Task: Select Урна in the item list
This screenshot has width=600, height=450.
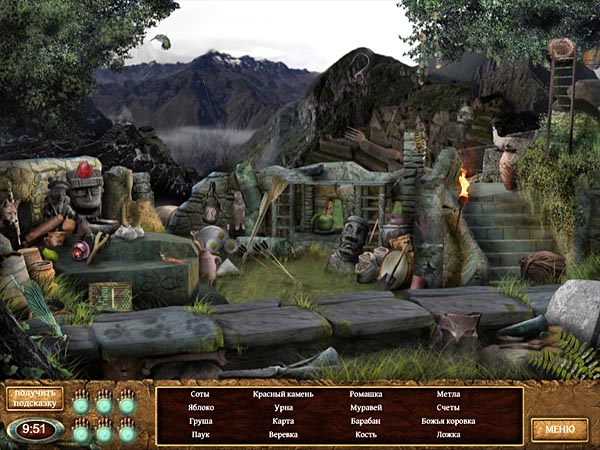Action: (283, 408)
